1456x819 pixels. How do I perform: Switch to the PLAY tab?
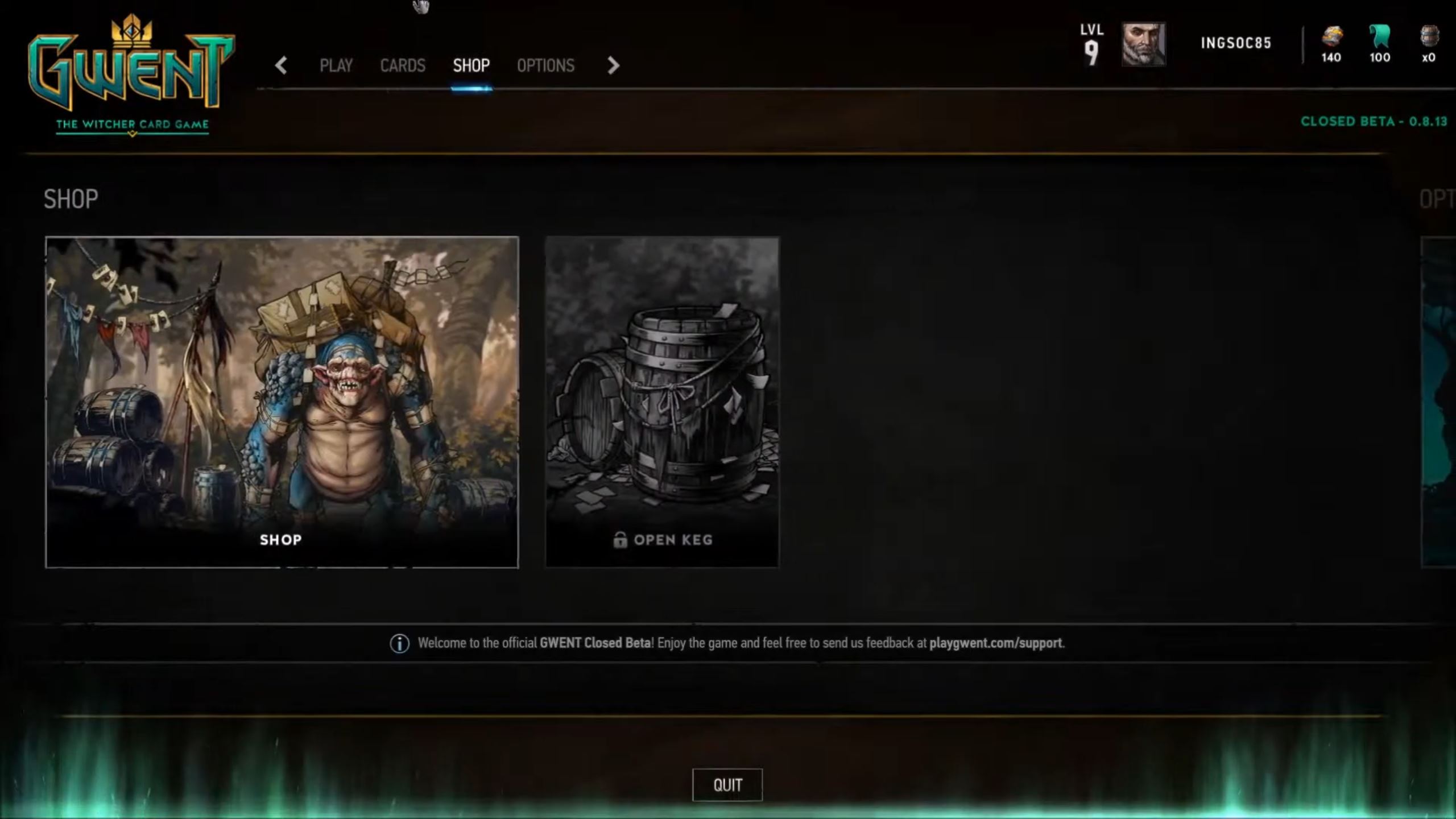click(337, 66)
